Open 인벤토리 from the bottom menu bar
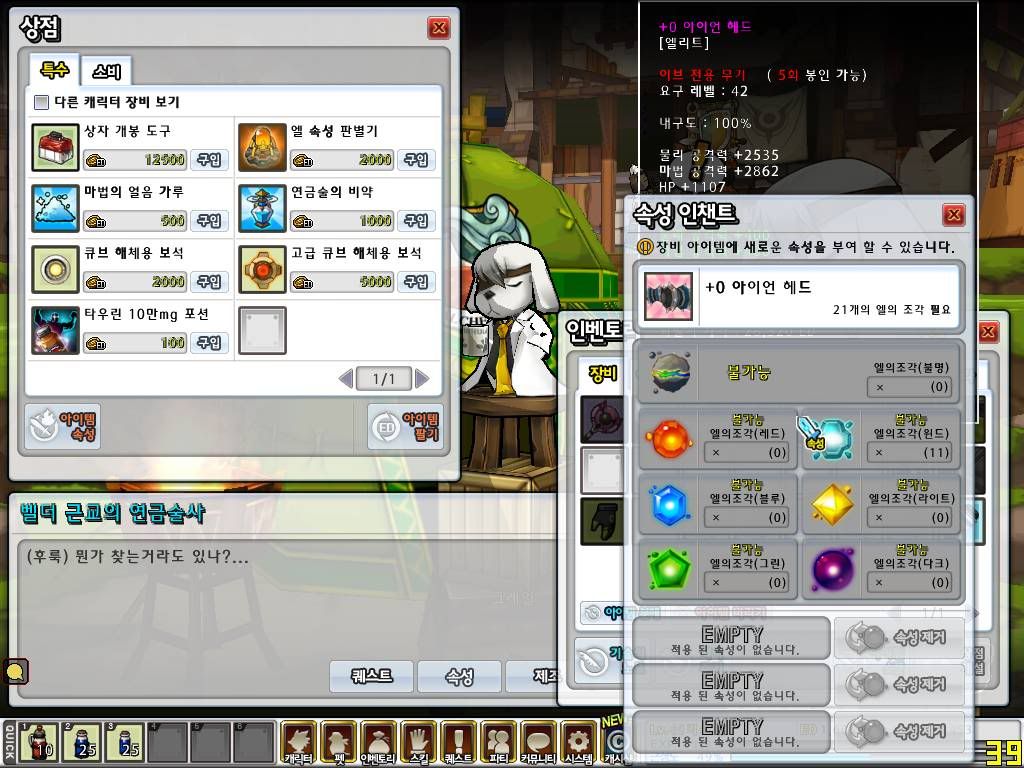1024x768 pixels. click(379, 743)
